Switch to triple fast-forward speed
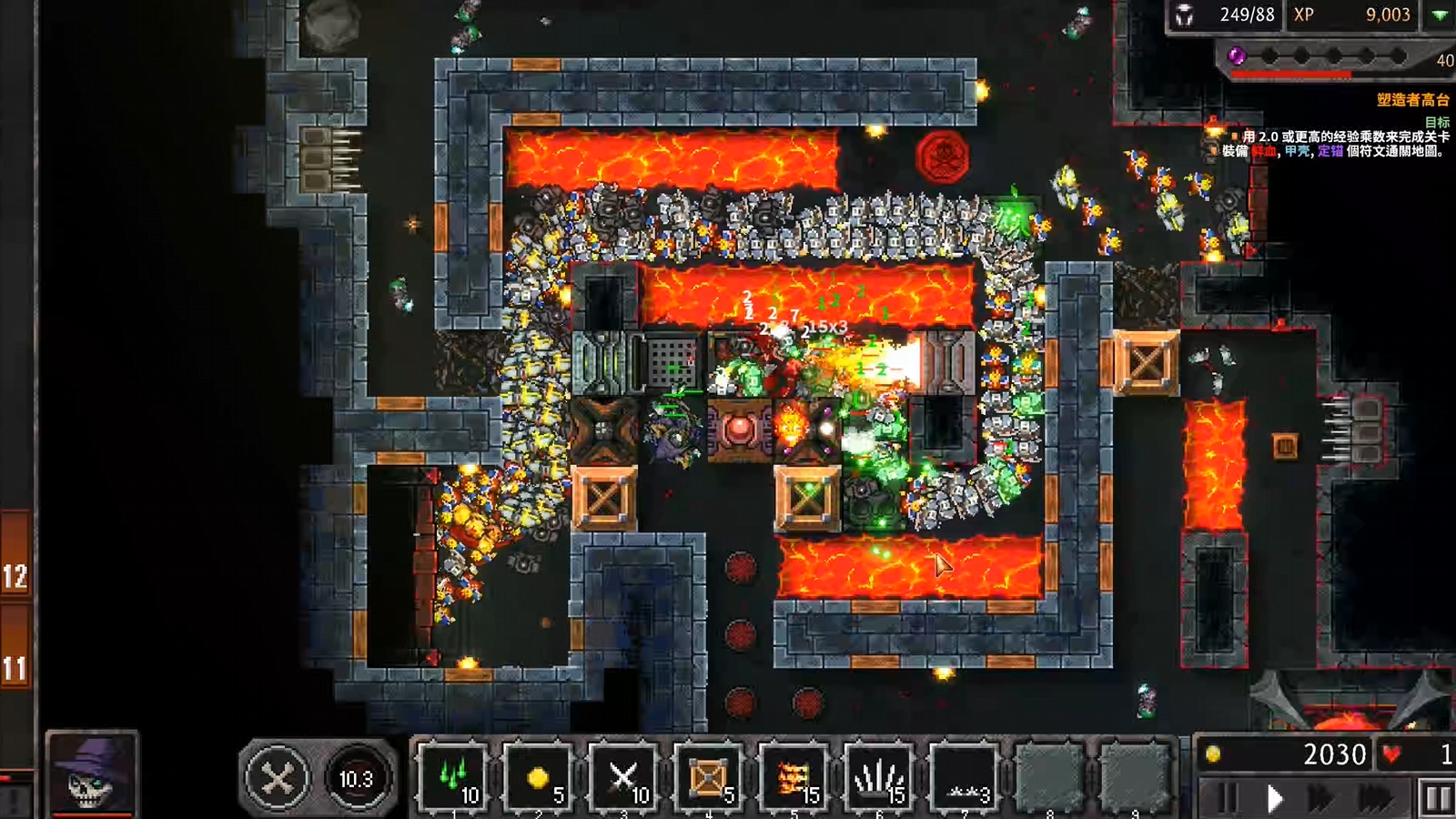 [1376, 799]
